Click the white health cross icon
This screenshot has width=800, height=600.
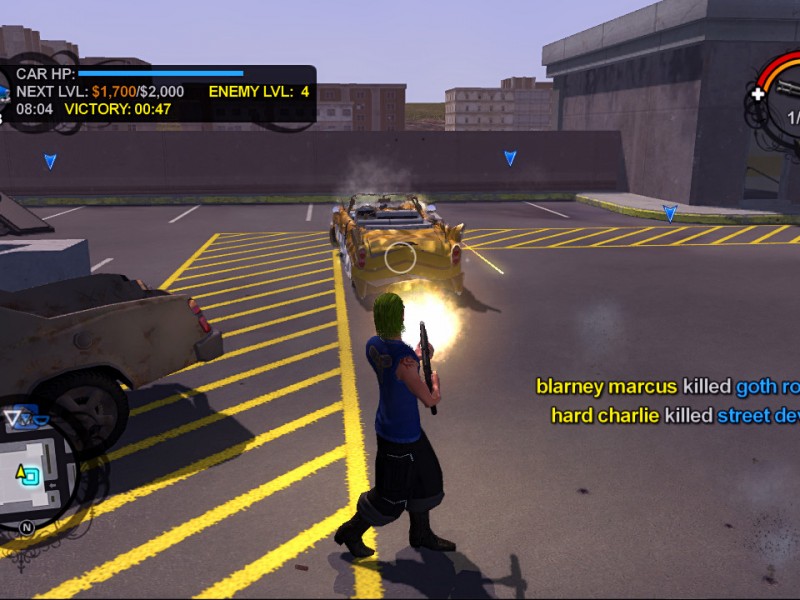758,95
